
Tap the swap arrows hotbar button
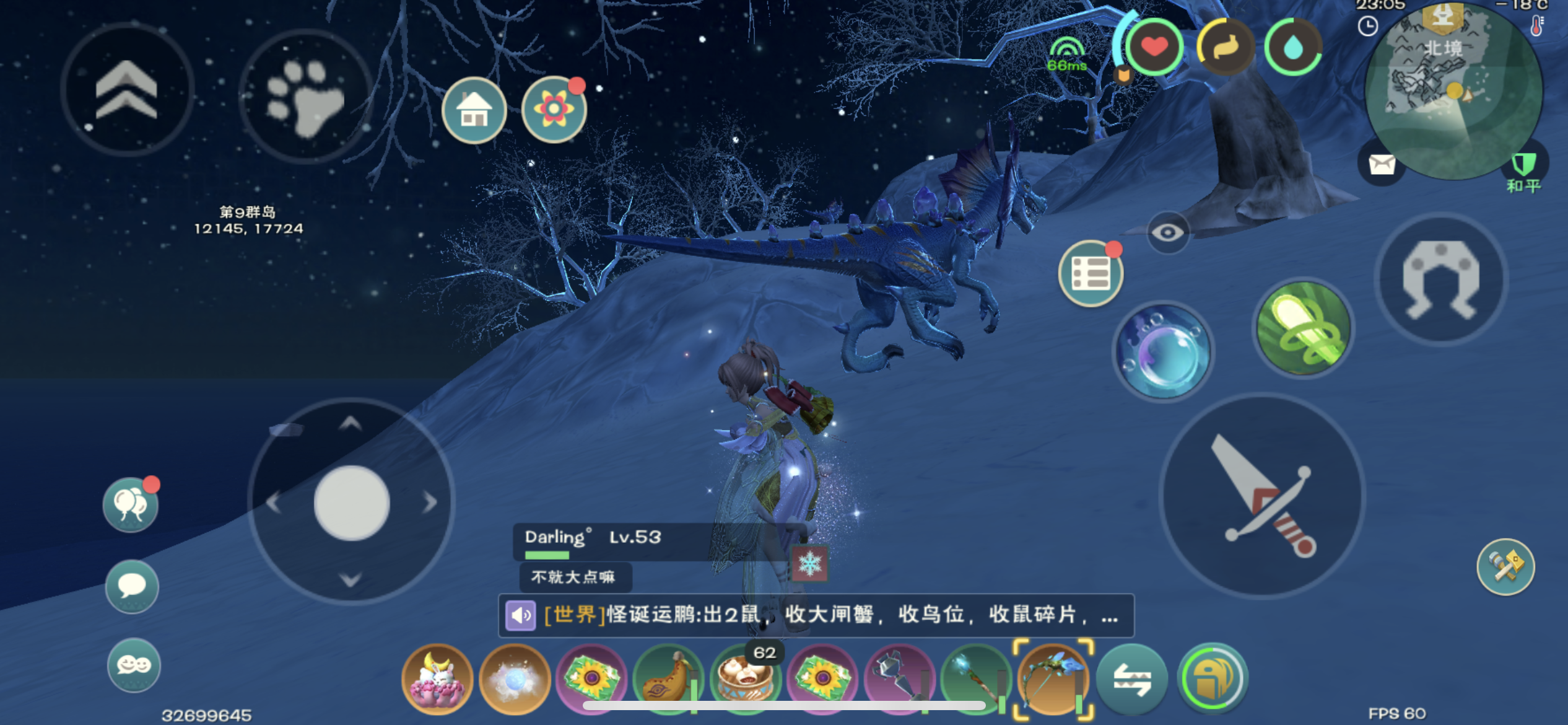pyautogui.click(x=1132, y=679)
